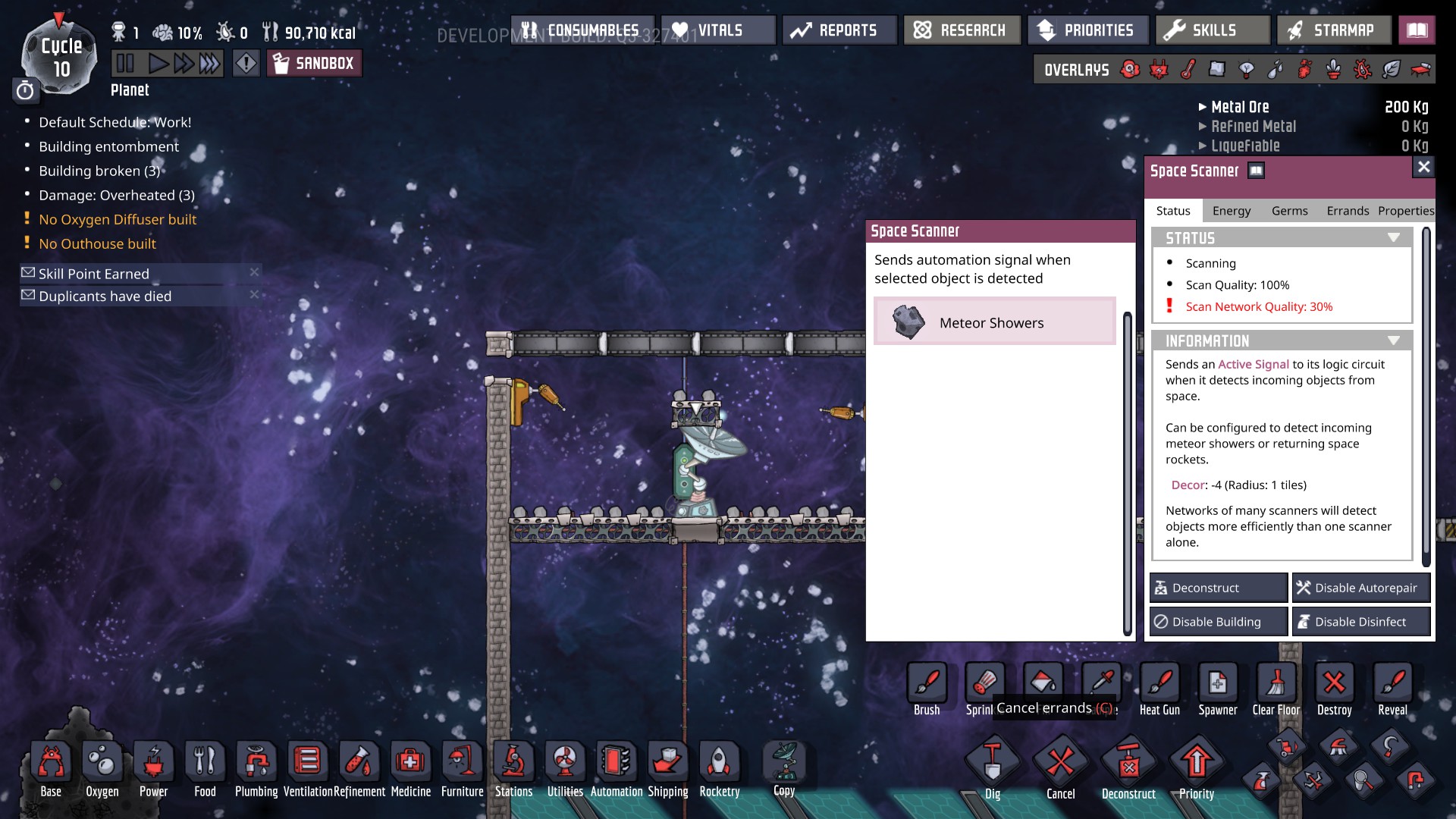Open the Research screen
1456x819 pixels.
pyautogui.click(x=962, y=30)
